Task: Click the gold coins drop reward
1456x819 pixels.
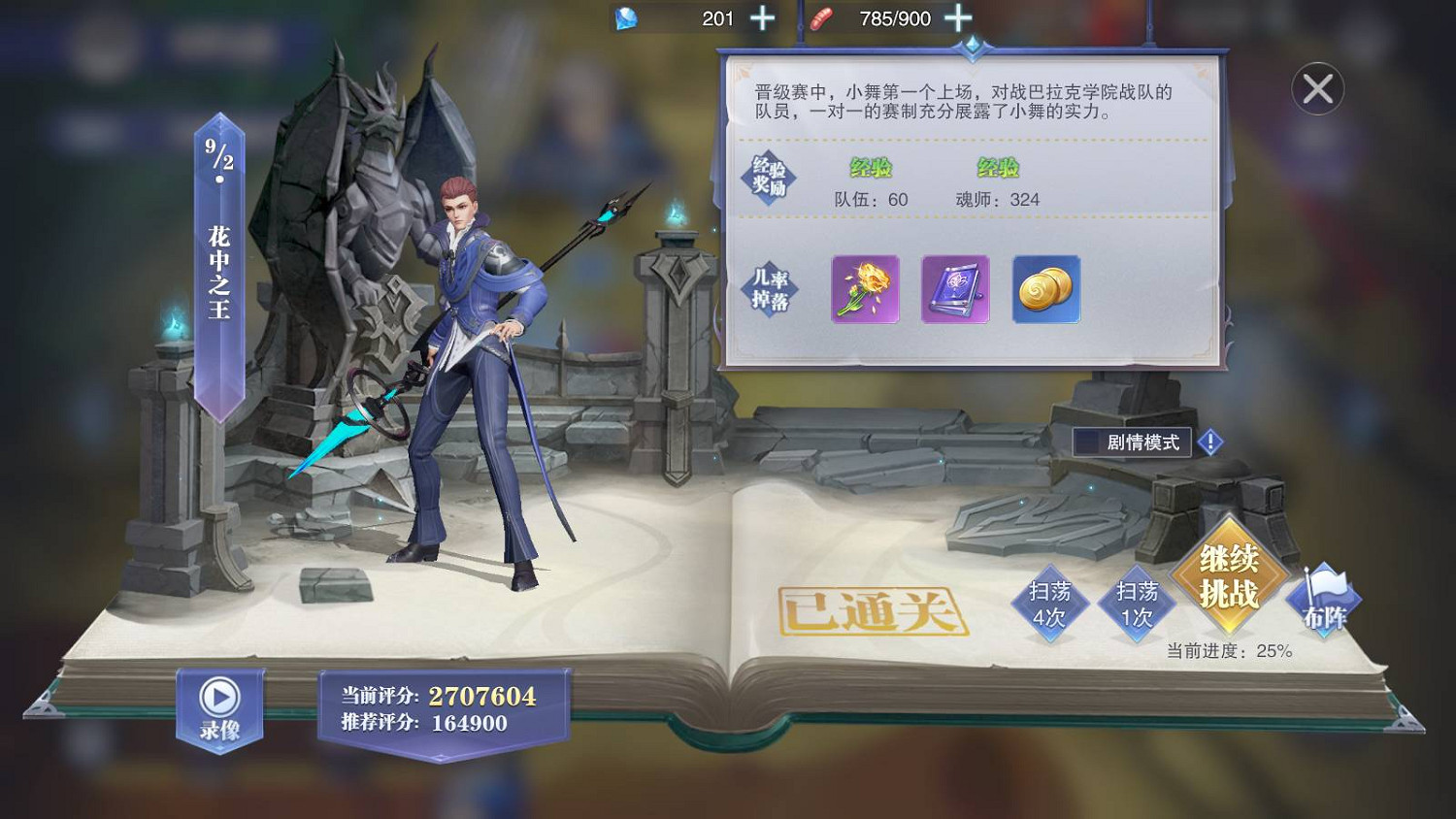Action: (x=1046, y=290)
